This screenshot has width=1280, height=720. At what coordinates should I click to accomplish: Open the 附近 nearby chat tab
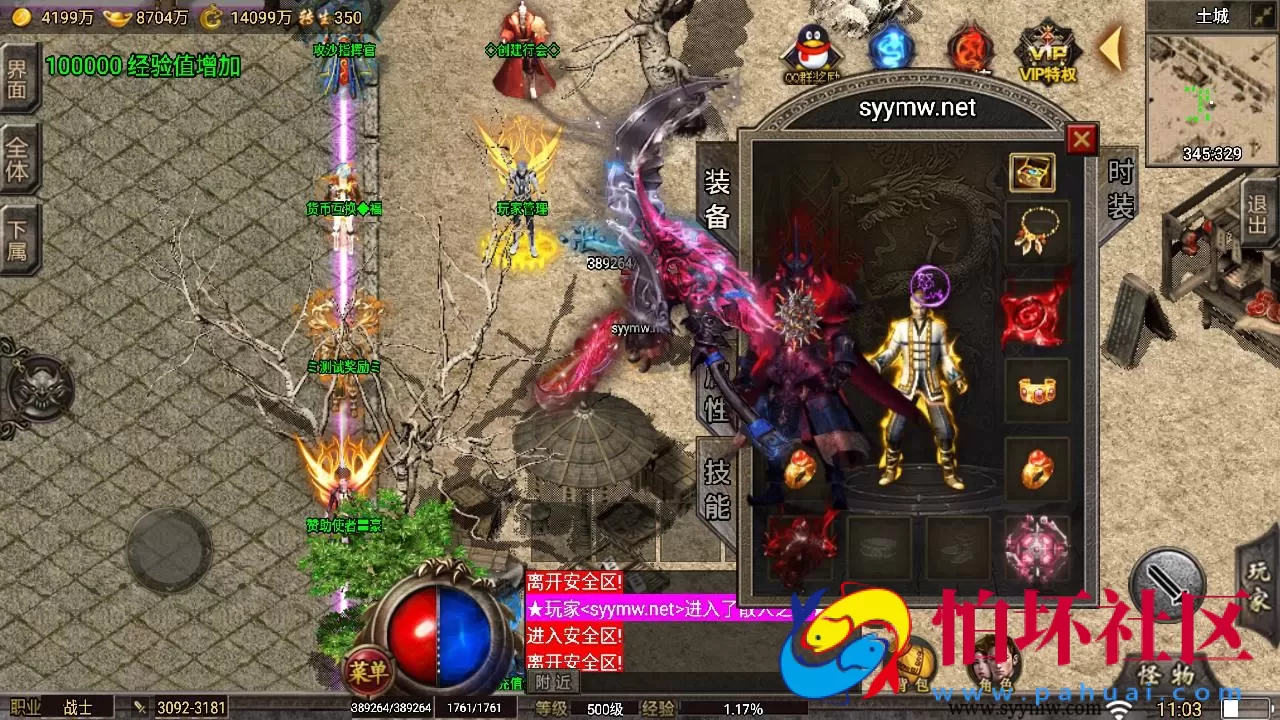(x=552, y=681)
